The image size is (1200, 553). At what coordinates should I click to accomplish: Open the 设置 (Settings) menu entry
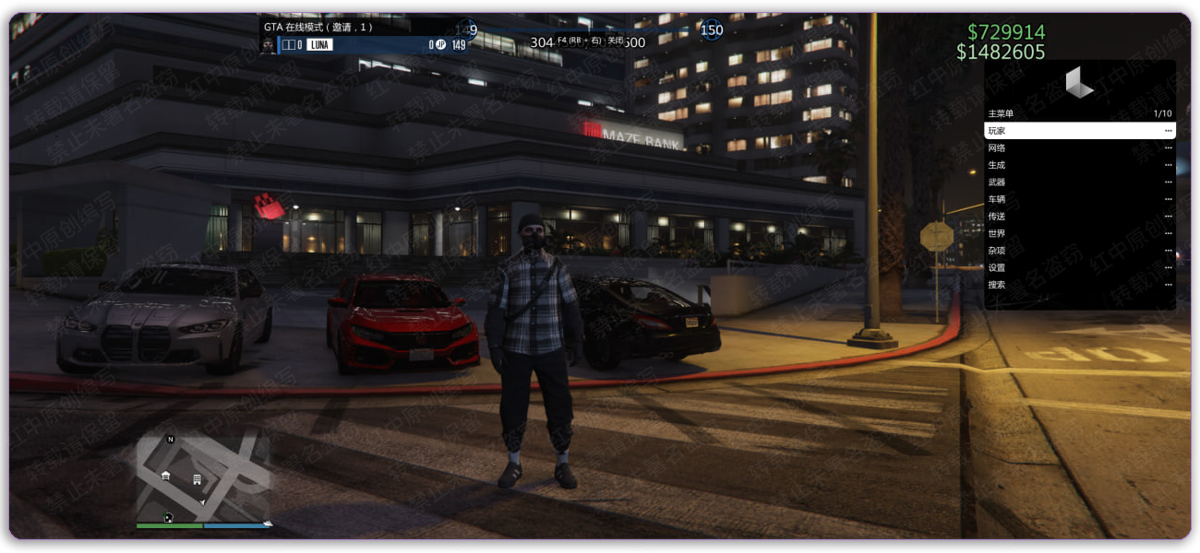tap(1079, 267)
